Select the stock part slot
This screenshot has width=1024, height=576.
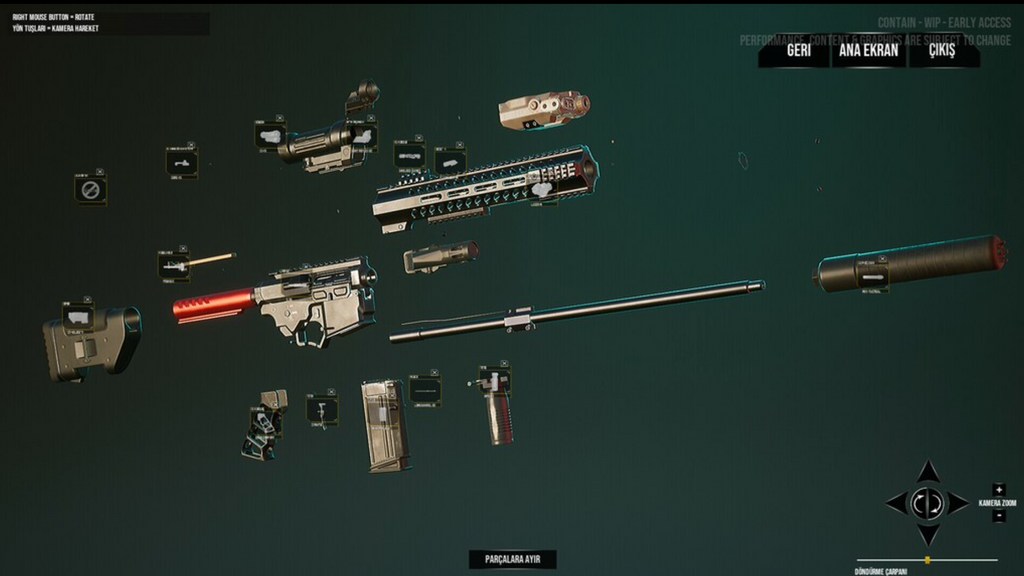tap(78, 318)
